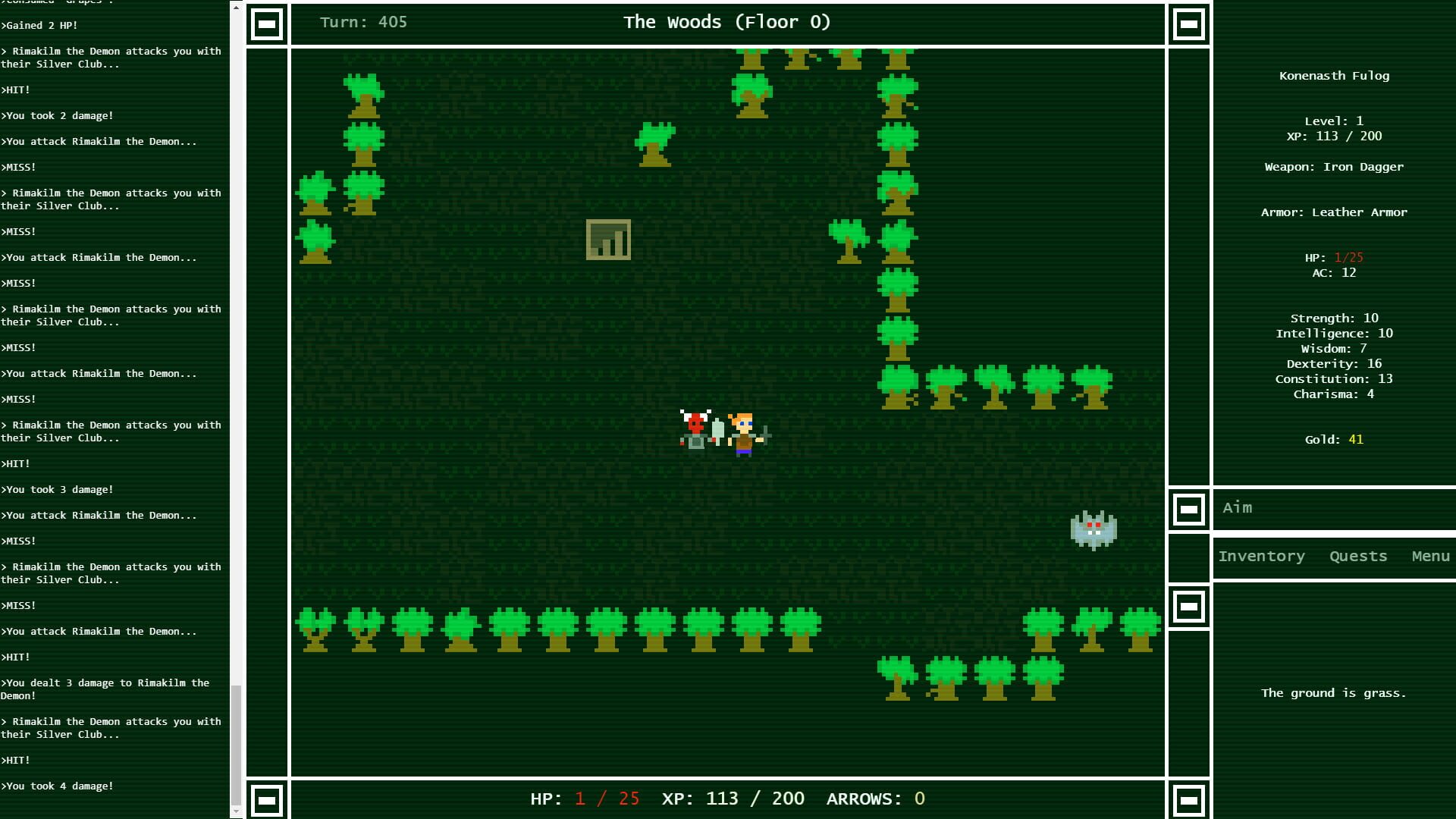Viewport: 1456px width, 819px height.
Task: Select the player character sprite on the map
Action: click(x=742, y=435)
